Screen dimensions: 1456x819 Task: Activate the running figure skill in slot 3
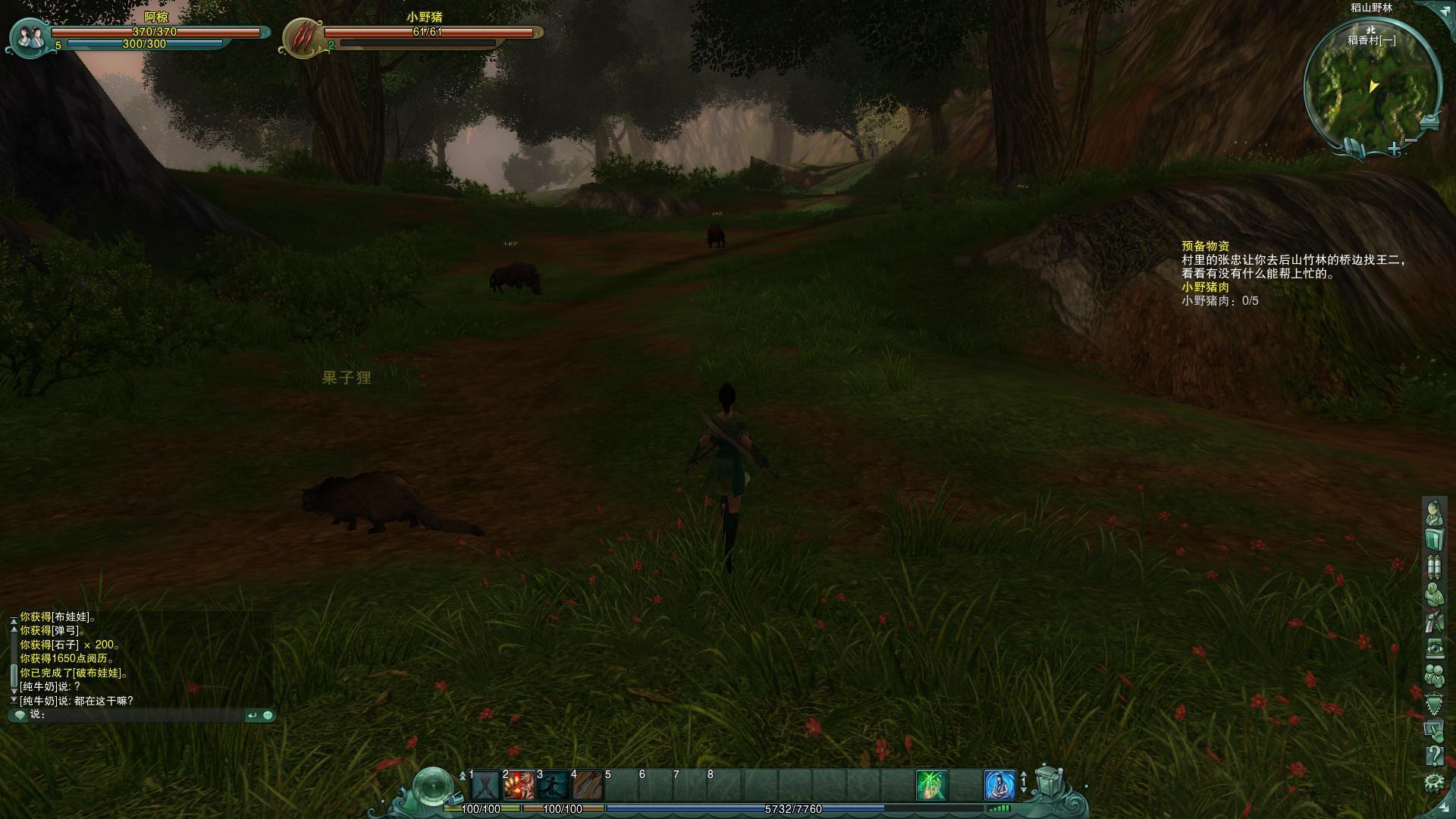pyautogui.click(x=554, y=786)
